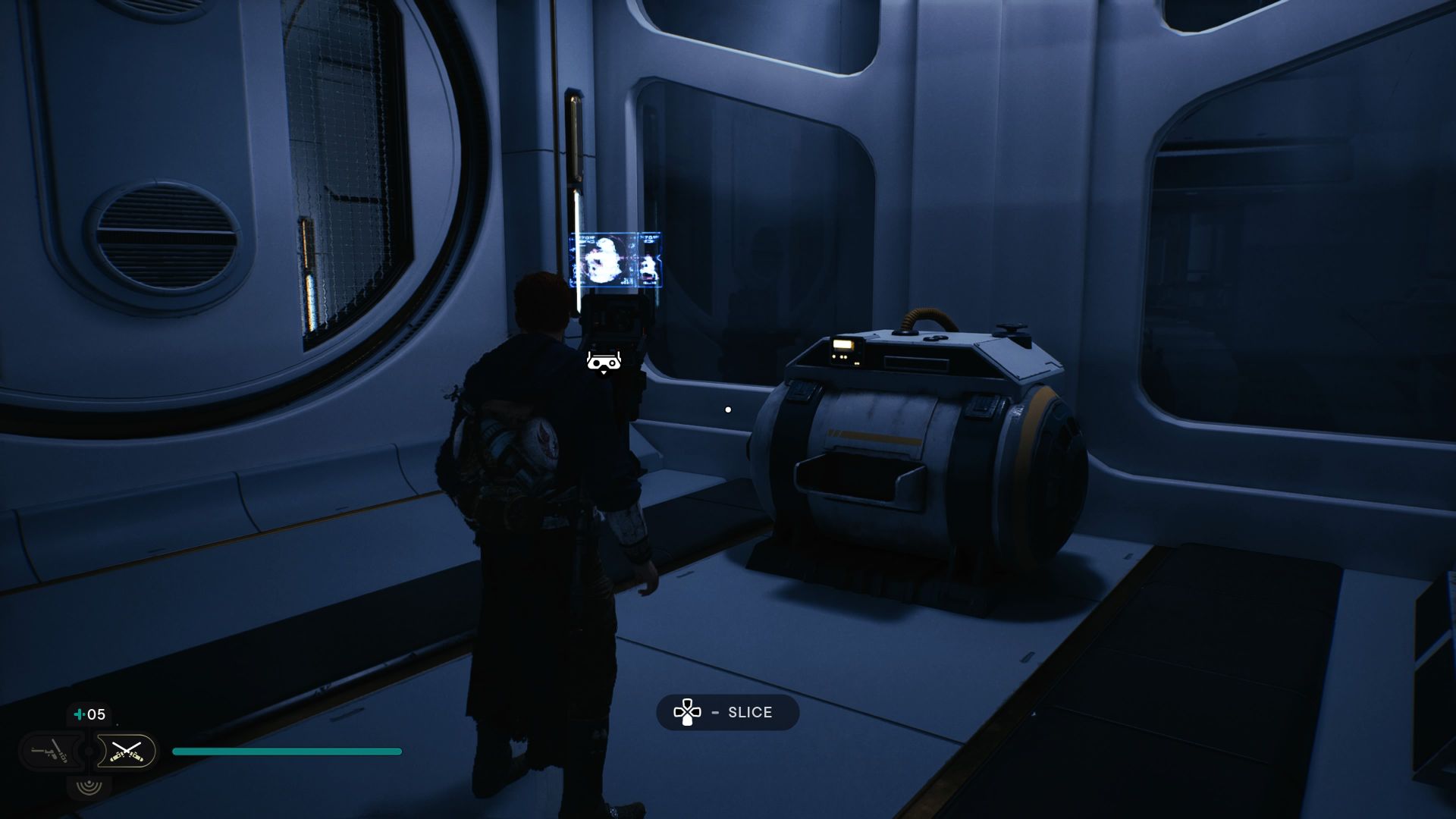Click the white dot reticle
Image resolution: width=1456 pixels, height=819 pixels.
tap(728, 409)
